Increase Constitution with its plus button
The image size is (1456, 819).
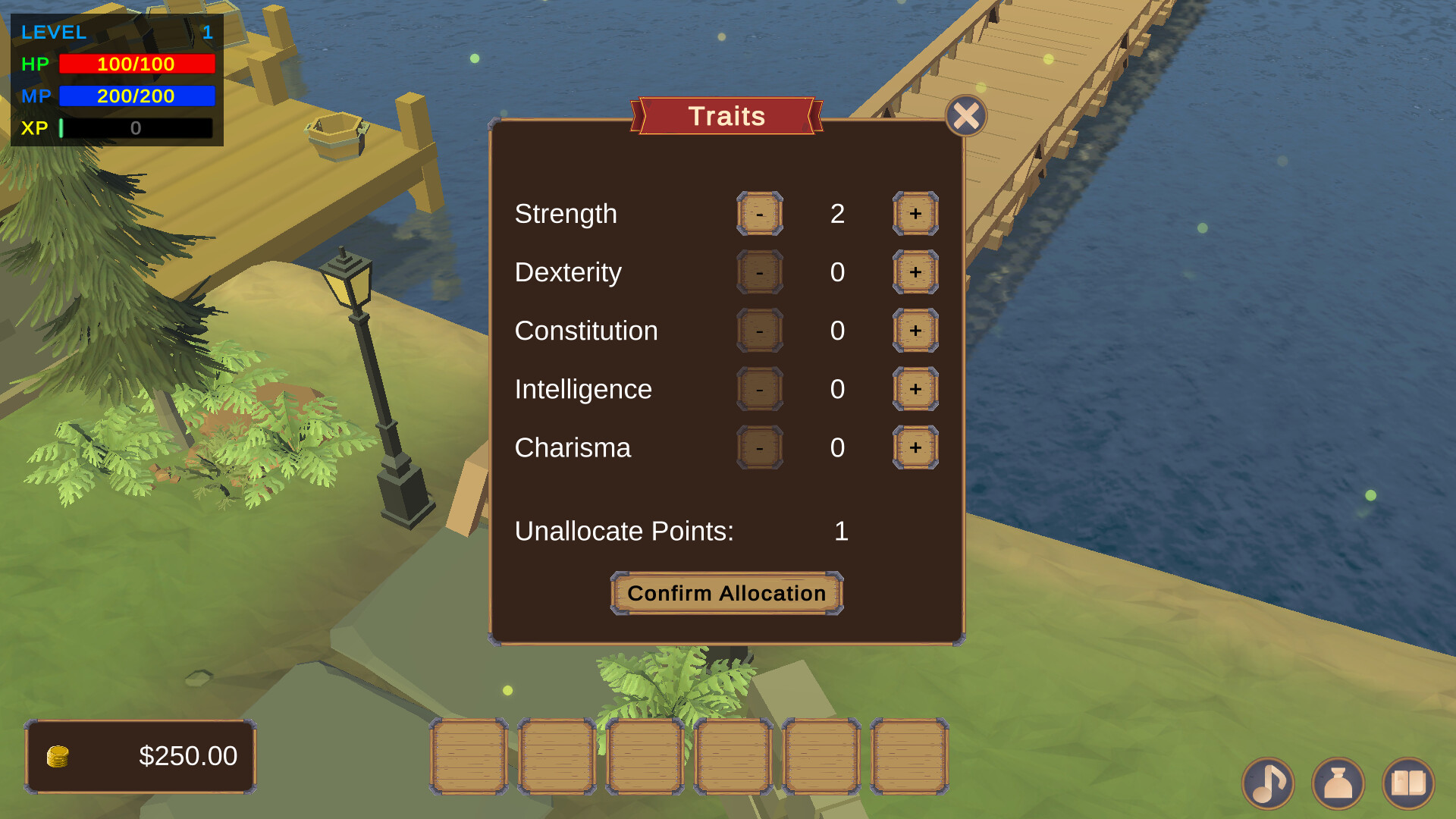click(x=914, y=331)
